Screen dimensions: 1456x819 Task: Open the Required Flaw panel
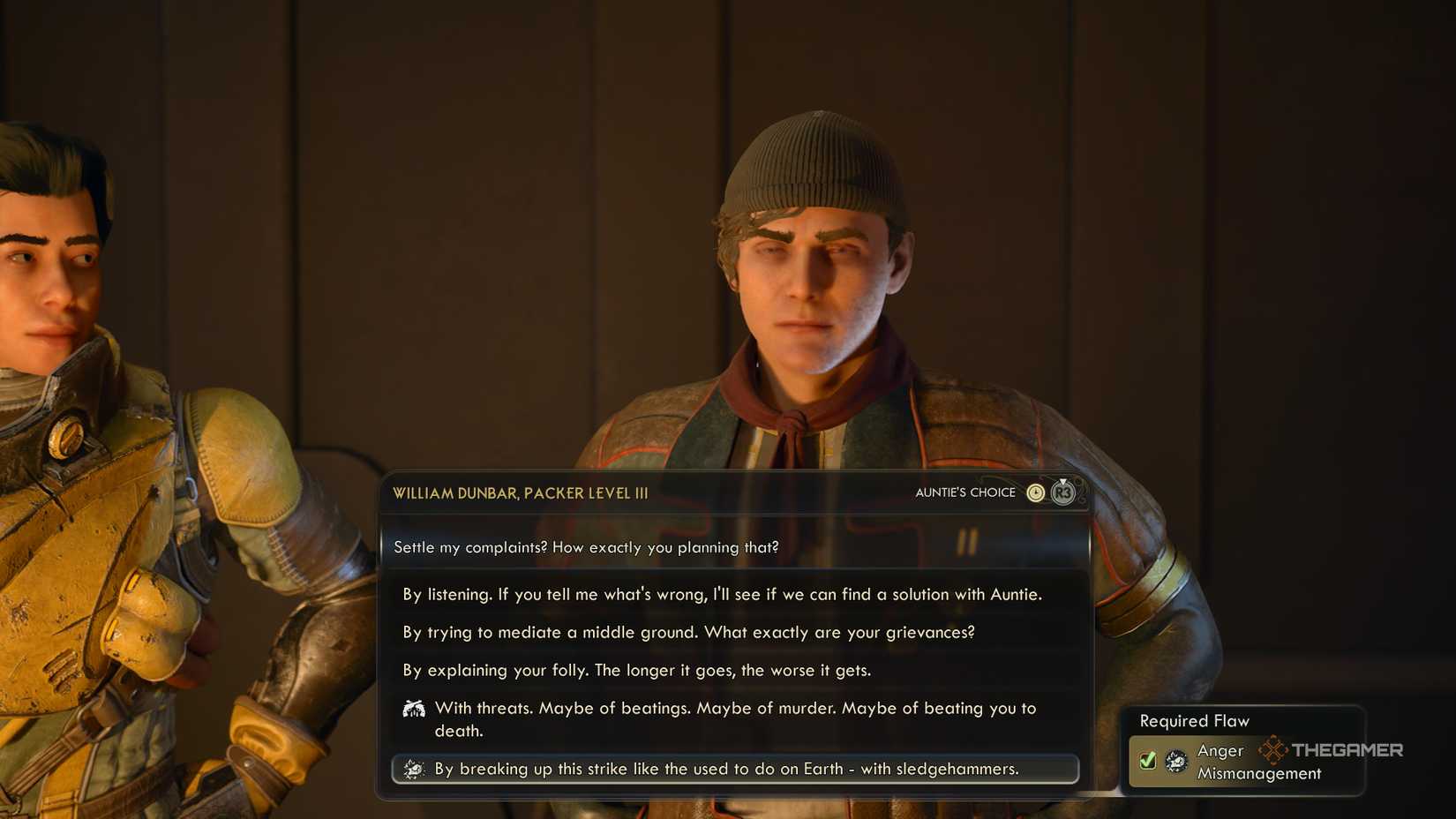[x=1244, y=748]
